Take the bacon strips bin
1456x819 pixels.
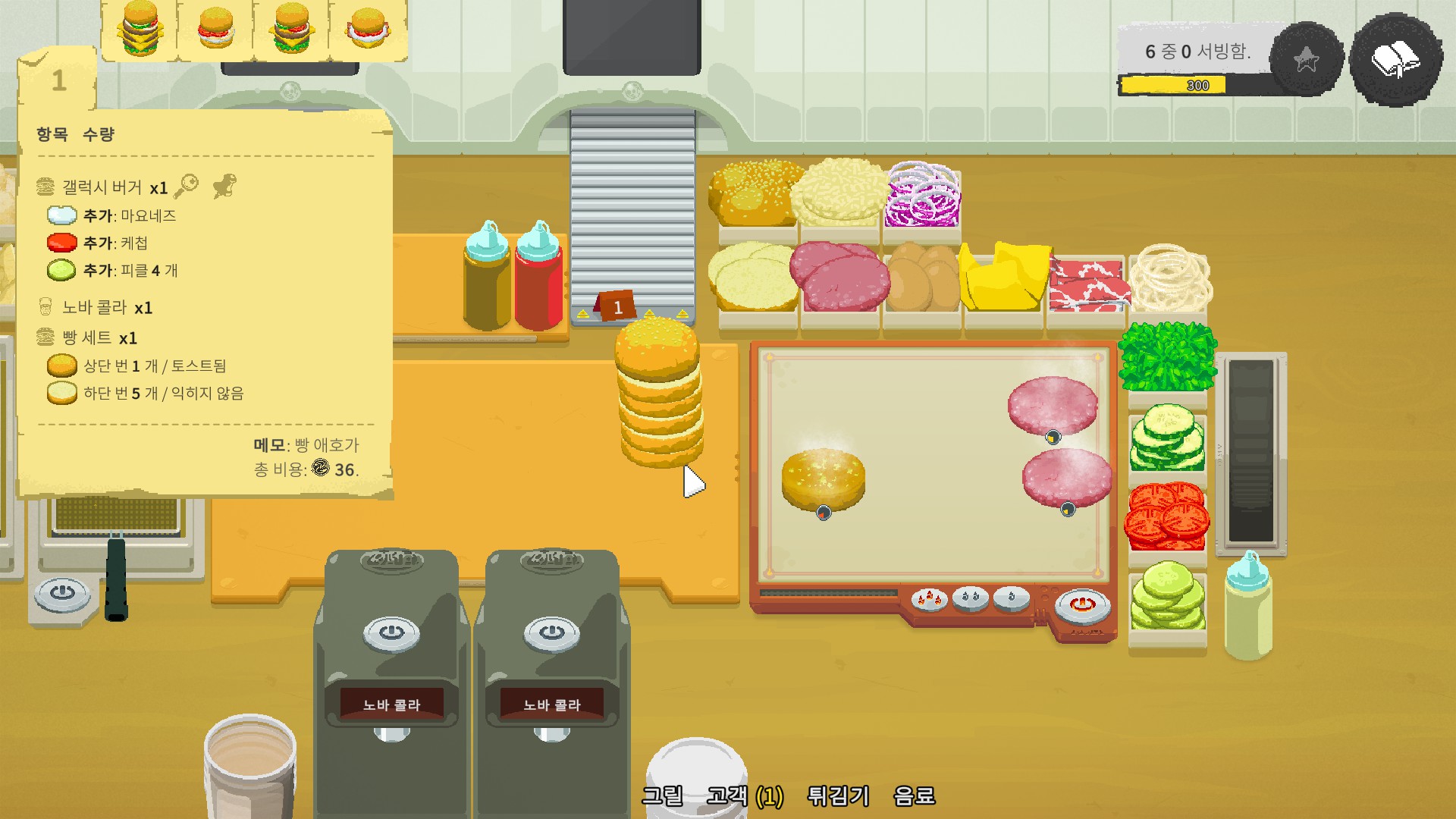(x=1085, y=285)
